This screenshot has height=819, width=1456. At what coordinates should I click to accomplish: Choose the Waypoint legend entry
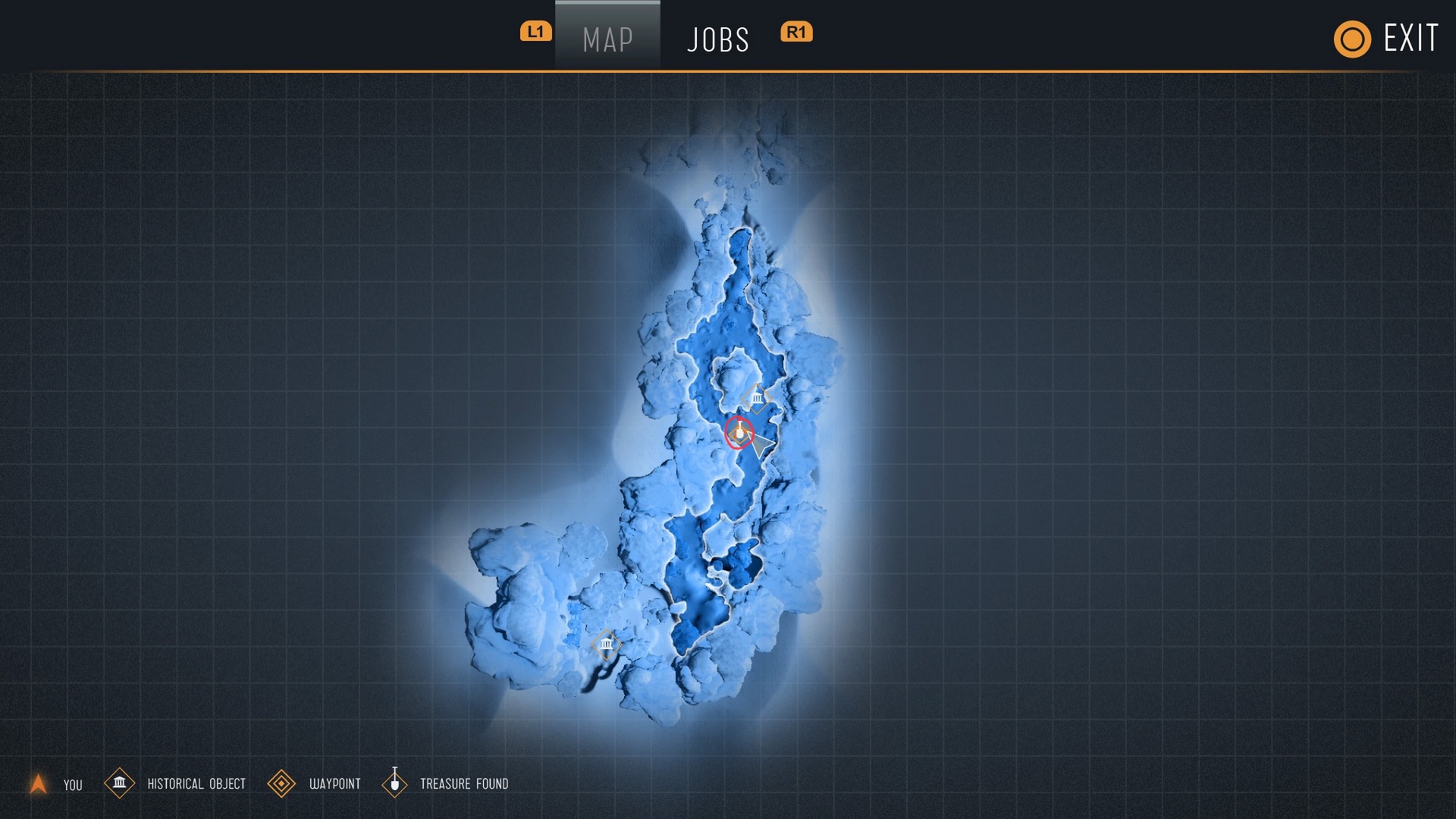[x=315, y=783]
